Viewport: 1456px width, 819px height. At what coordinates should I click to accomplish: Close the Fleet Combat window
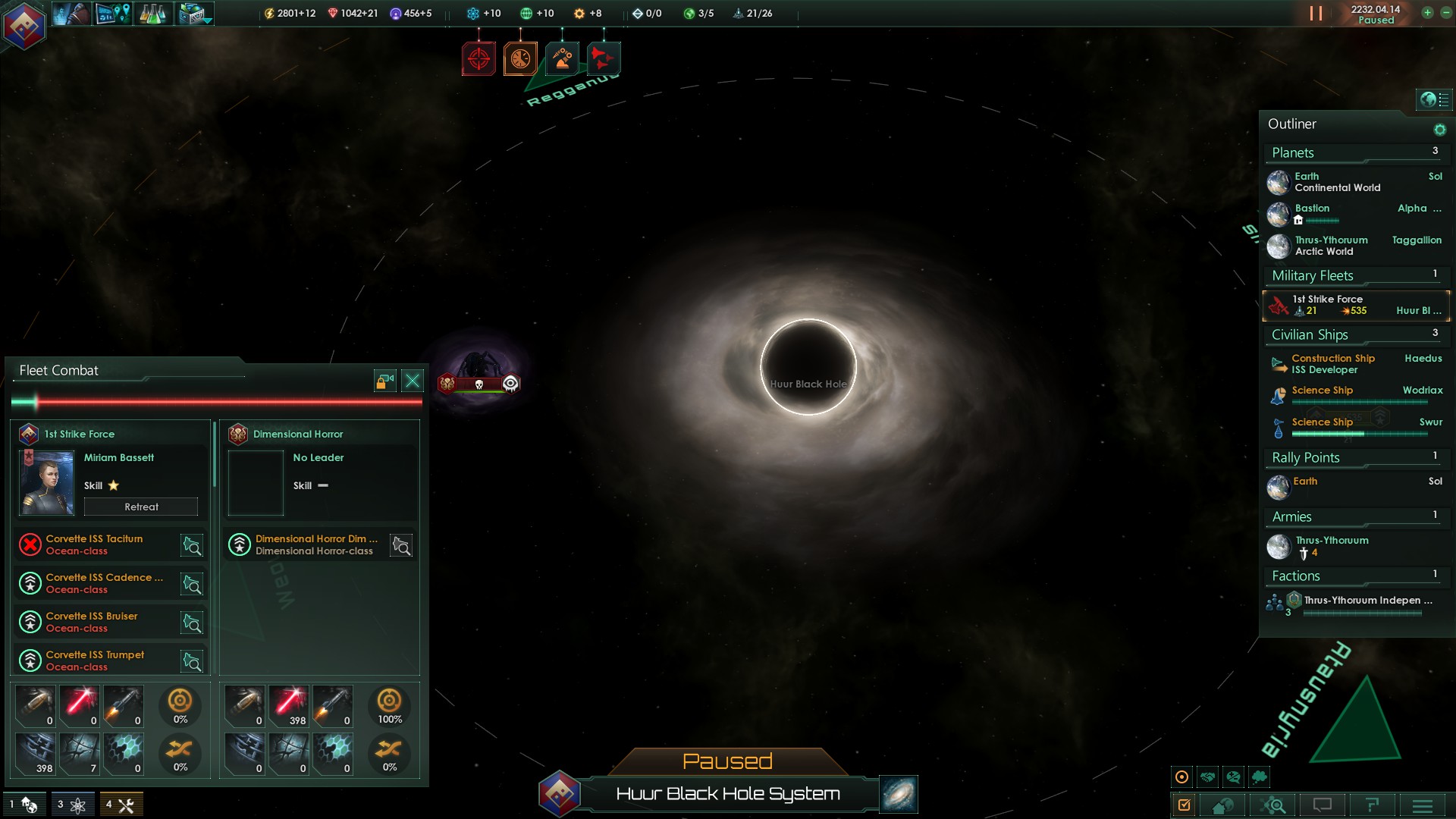[x=413, y=381]
